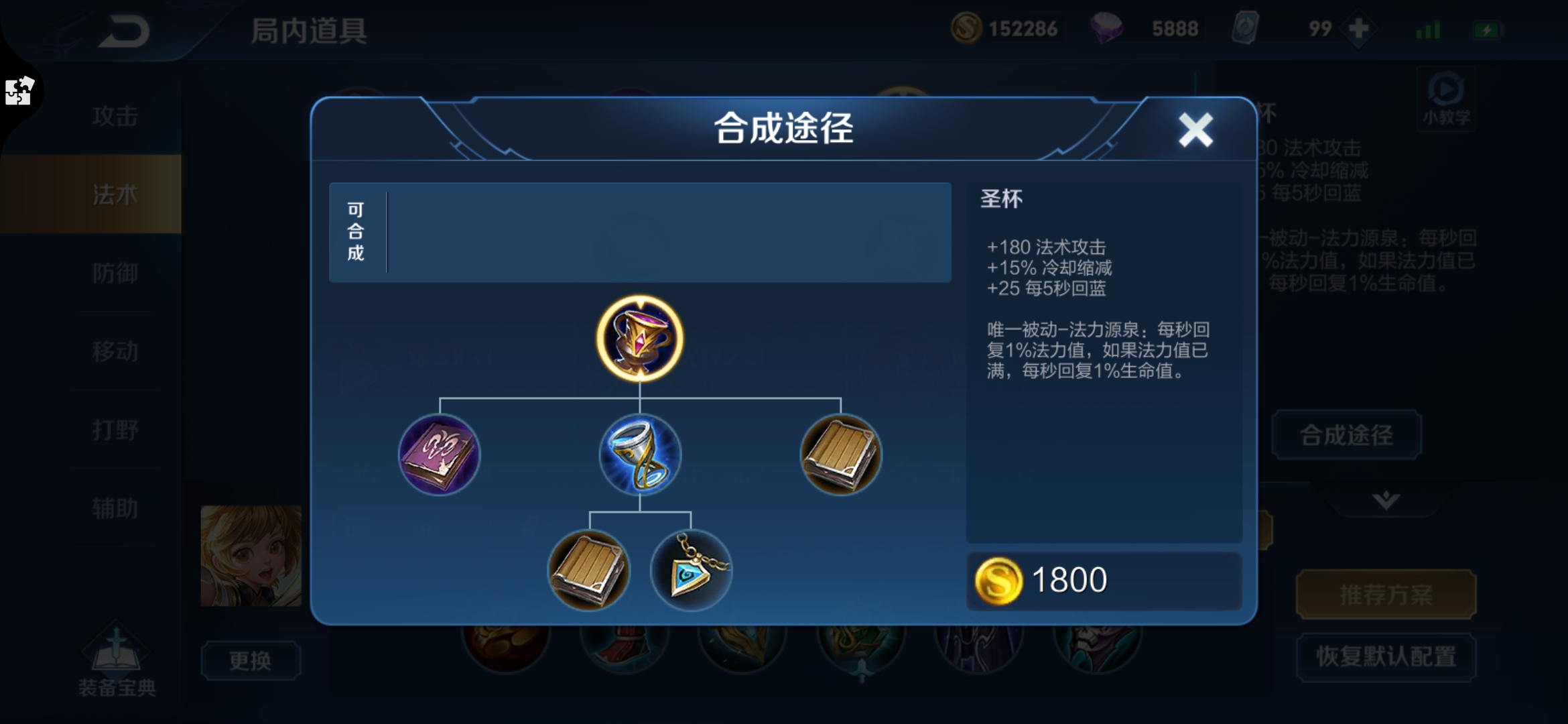The width and height of the screenshot is (1568, 724).
Task: Expand the arrow beside the card count
Action: point(1357,28)
